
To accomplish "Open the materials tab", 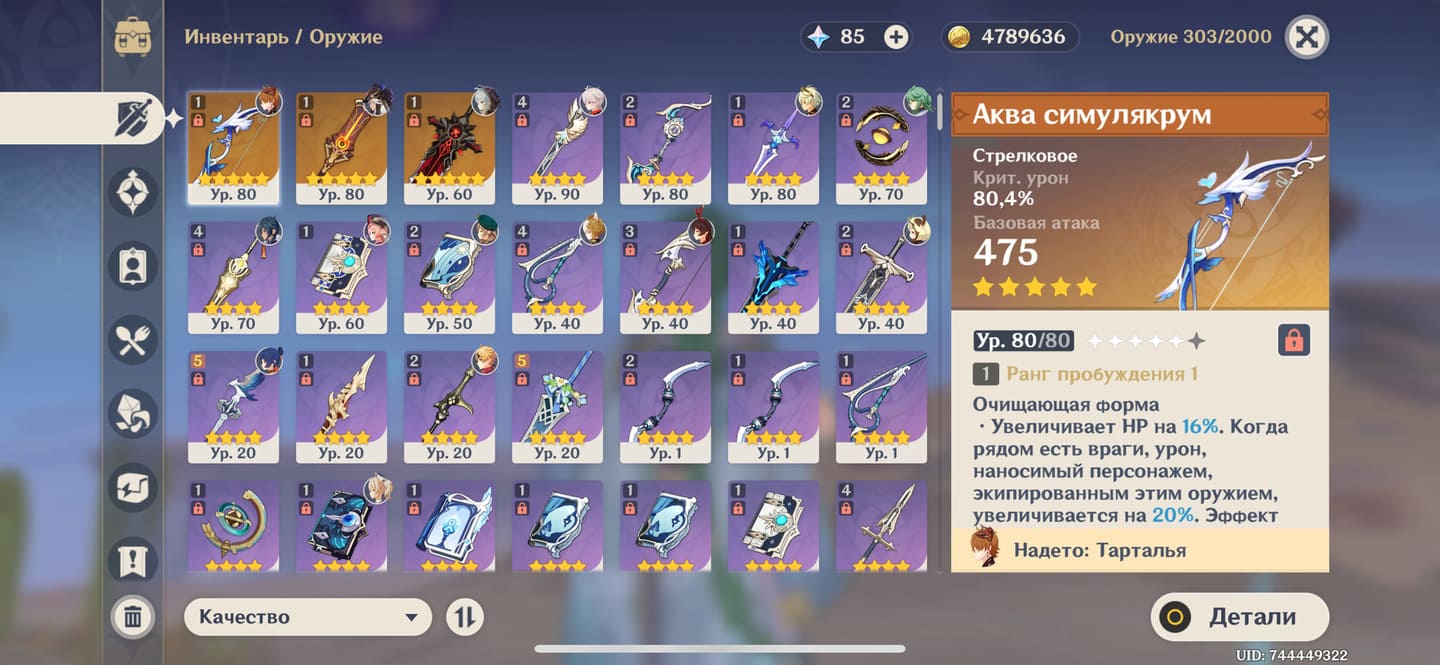I will tap(133, 413).
